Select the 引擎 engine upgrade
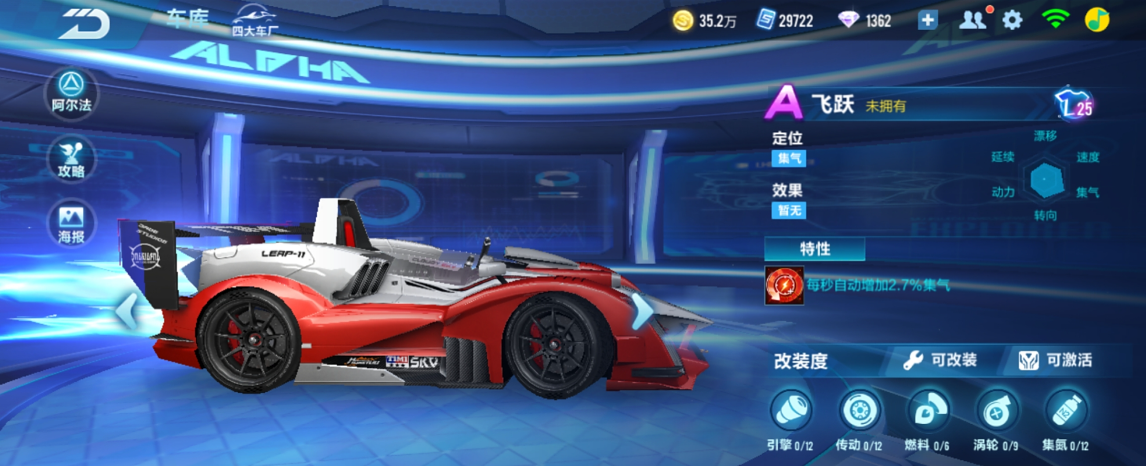 click(790, 411)
